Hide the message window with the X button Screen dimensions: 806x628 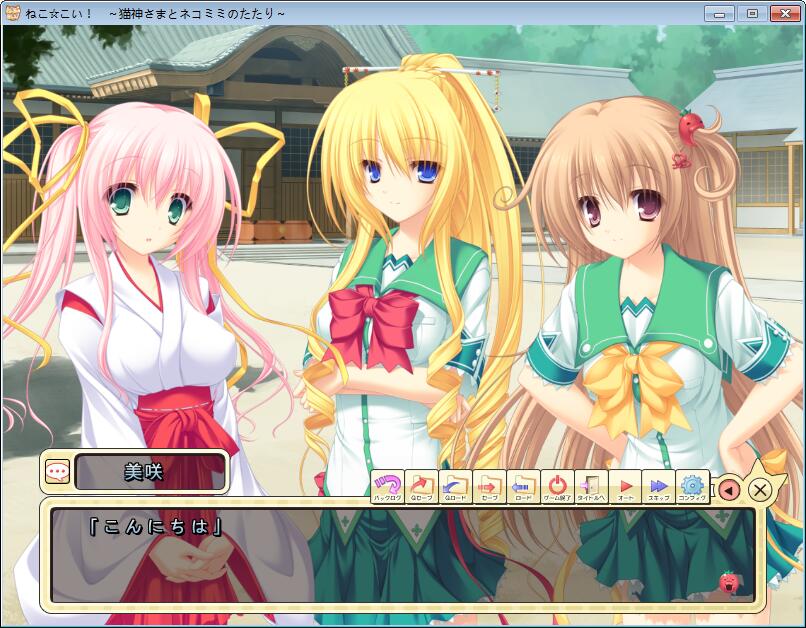coord(760,490)
